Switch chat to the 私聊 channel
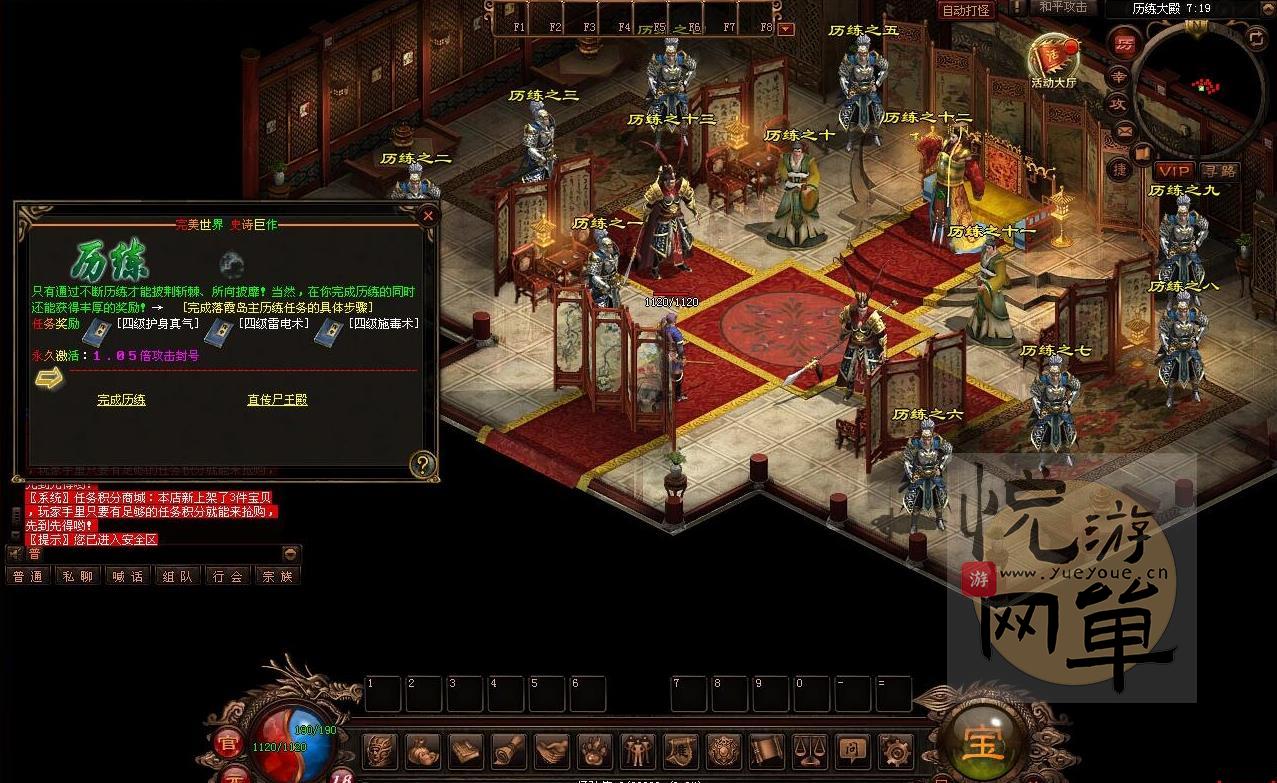This screenshot has width=1277, height=783. 78,576
